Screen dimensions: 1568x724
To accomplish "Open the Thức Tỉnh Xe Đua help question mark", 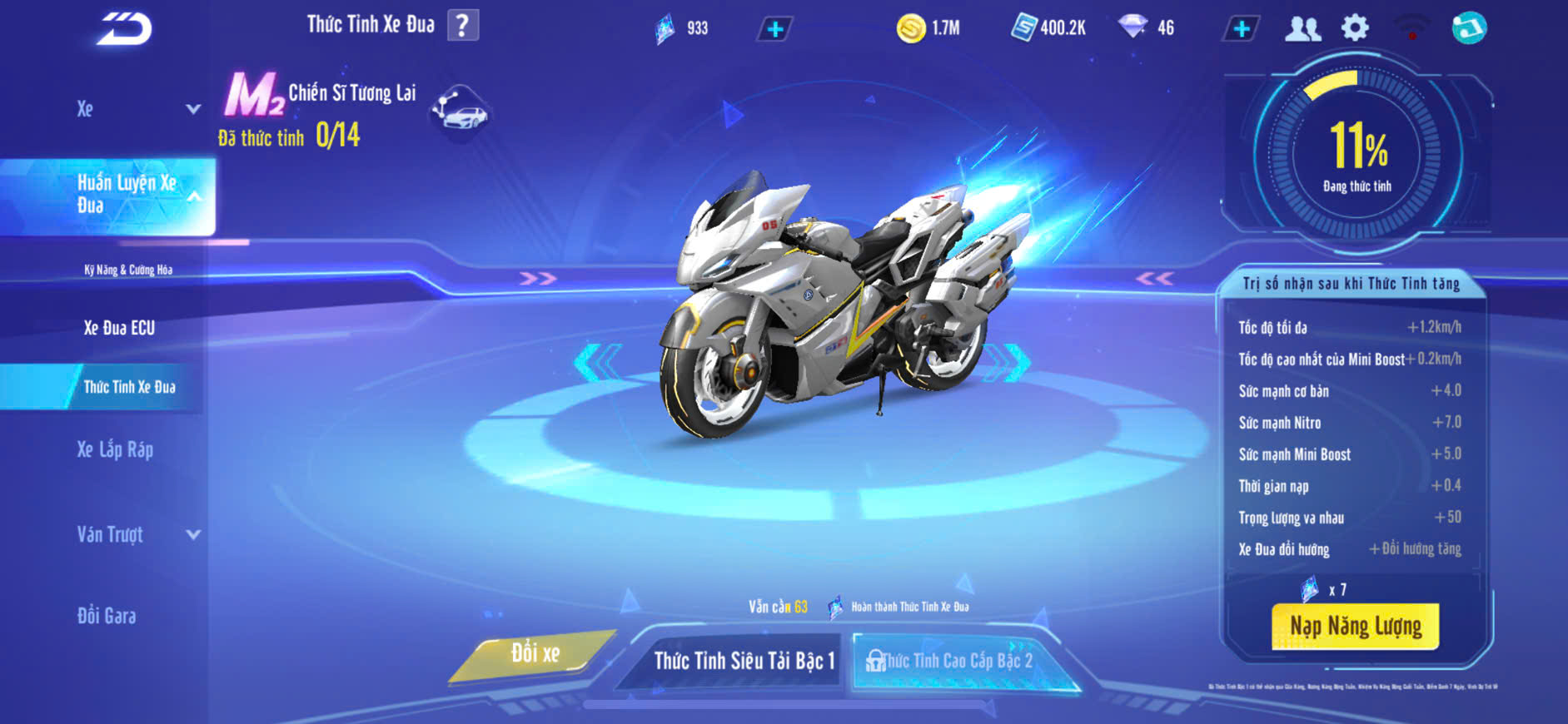I will (463, 26).
